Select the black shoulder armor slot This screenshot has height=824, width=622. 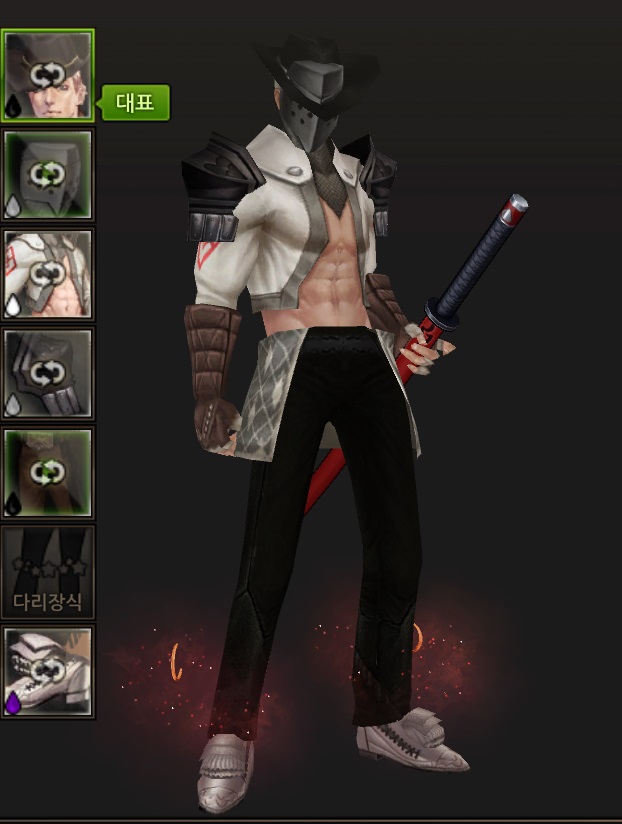pos(47,373)
